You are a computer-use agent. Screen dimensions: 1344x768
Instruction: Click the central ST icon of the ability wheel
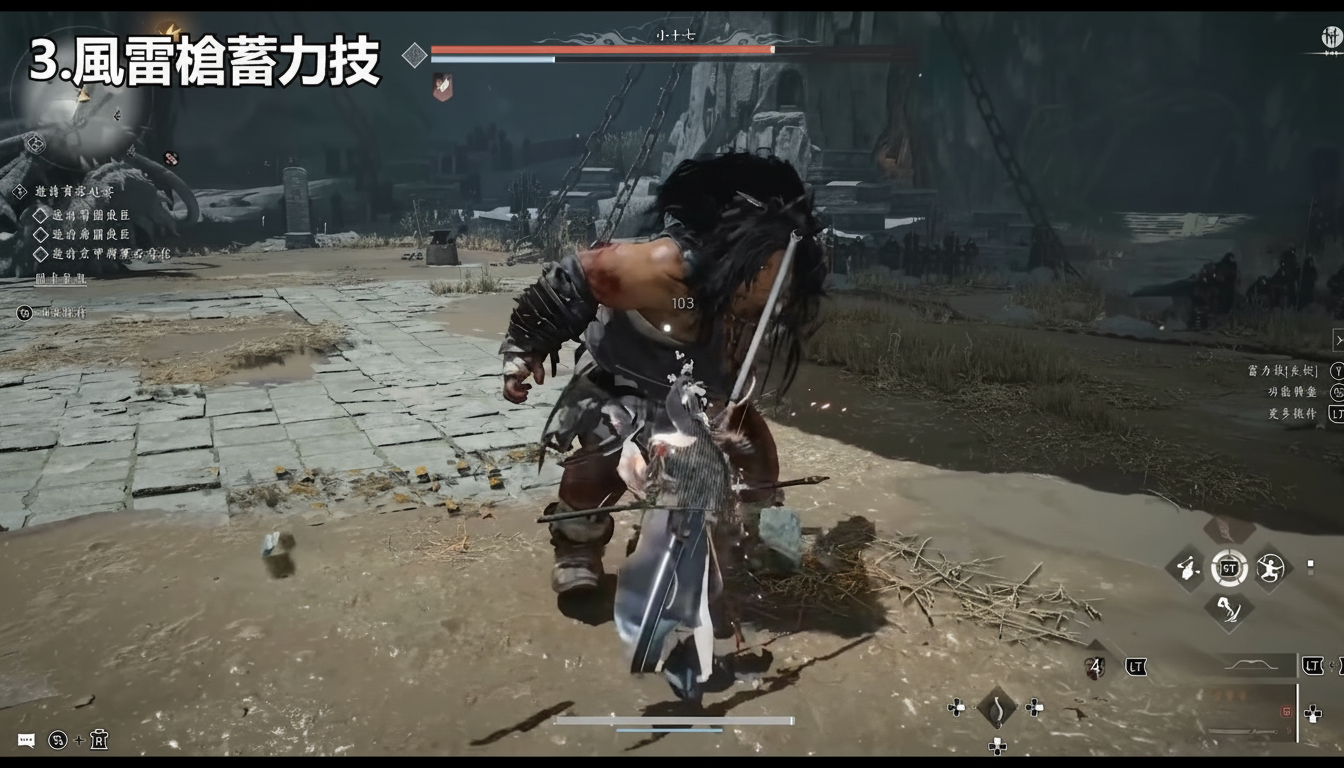1231,568
